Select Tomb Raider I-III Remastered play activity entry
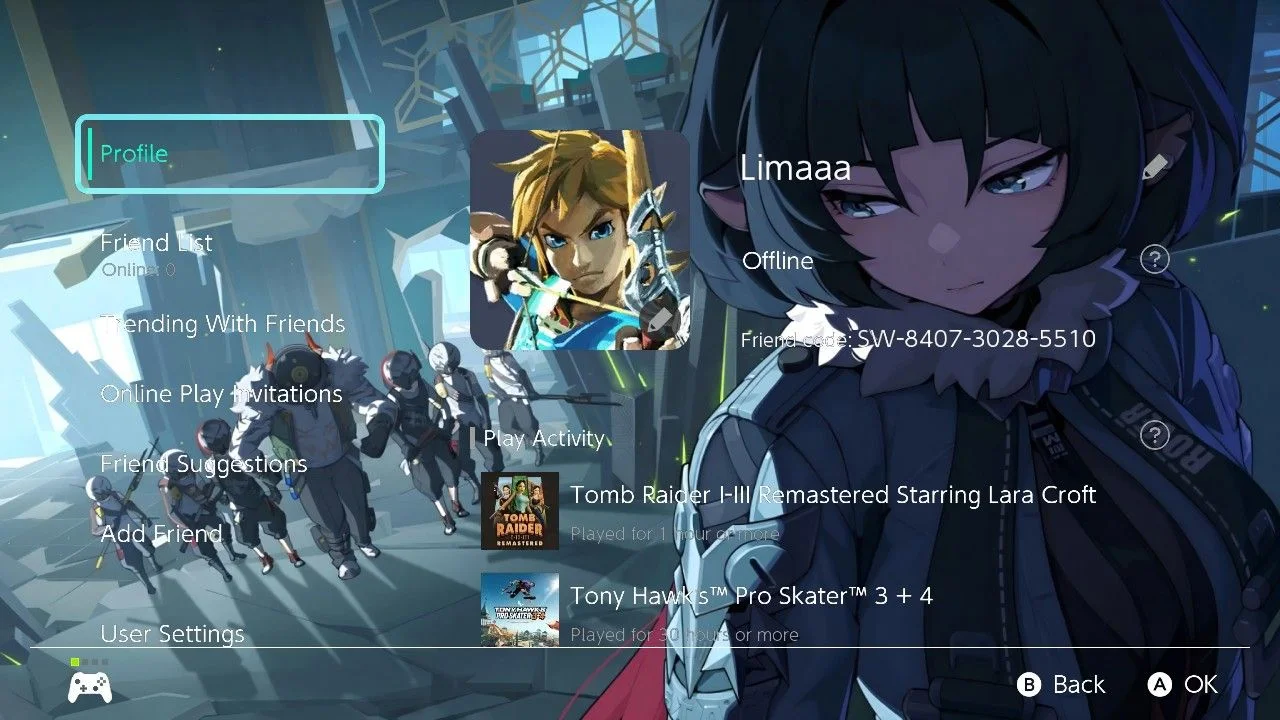Viewport: 1280px width, 720px height. pos(832,510)
